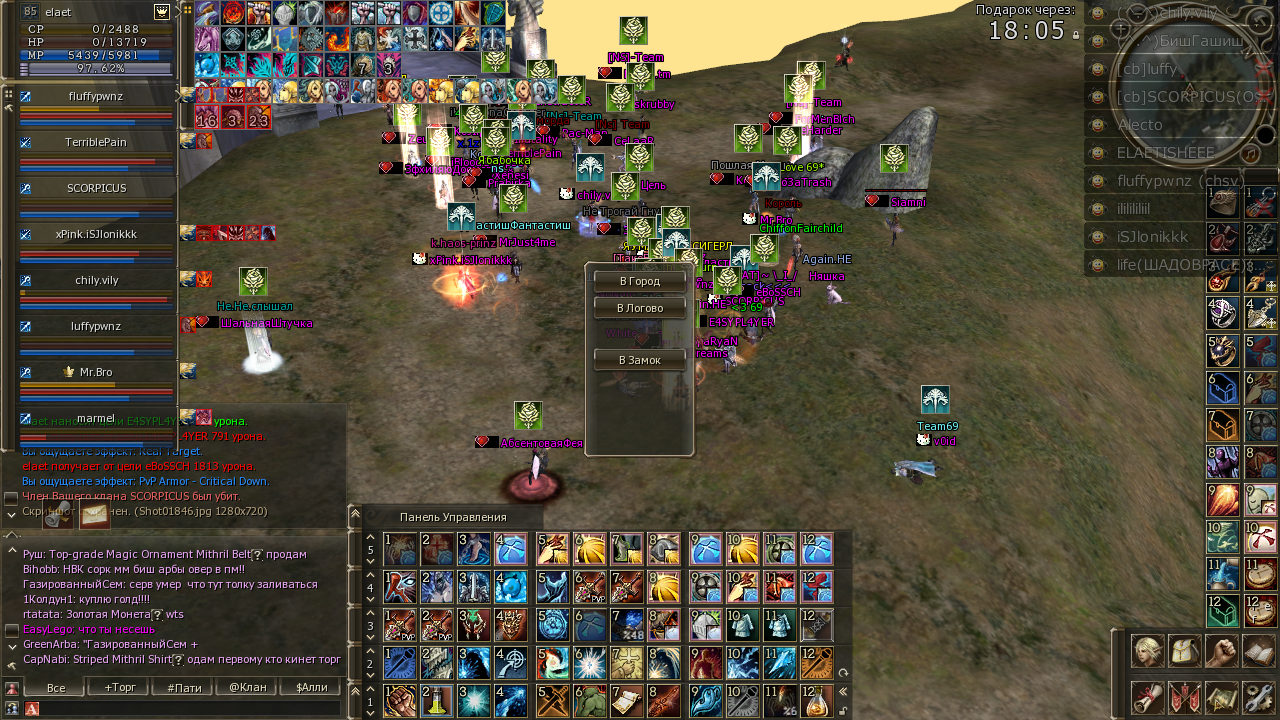The image size is (1280, 720).
Task: Select Mr.Bro in the party list
Action: (x=96, y=373)
